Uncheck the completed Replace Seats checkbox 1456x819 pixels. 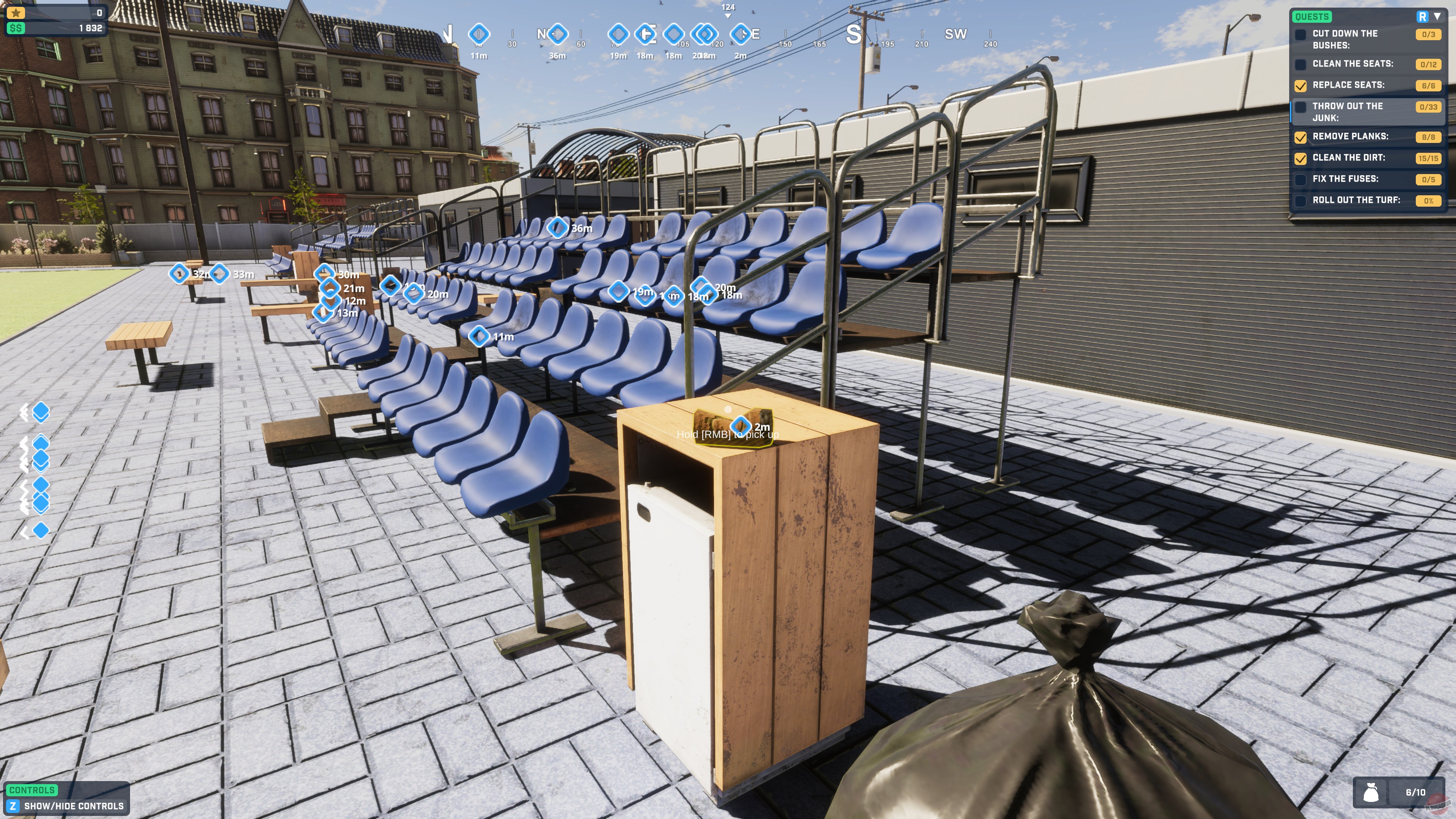tap(1301, 85)
